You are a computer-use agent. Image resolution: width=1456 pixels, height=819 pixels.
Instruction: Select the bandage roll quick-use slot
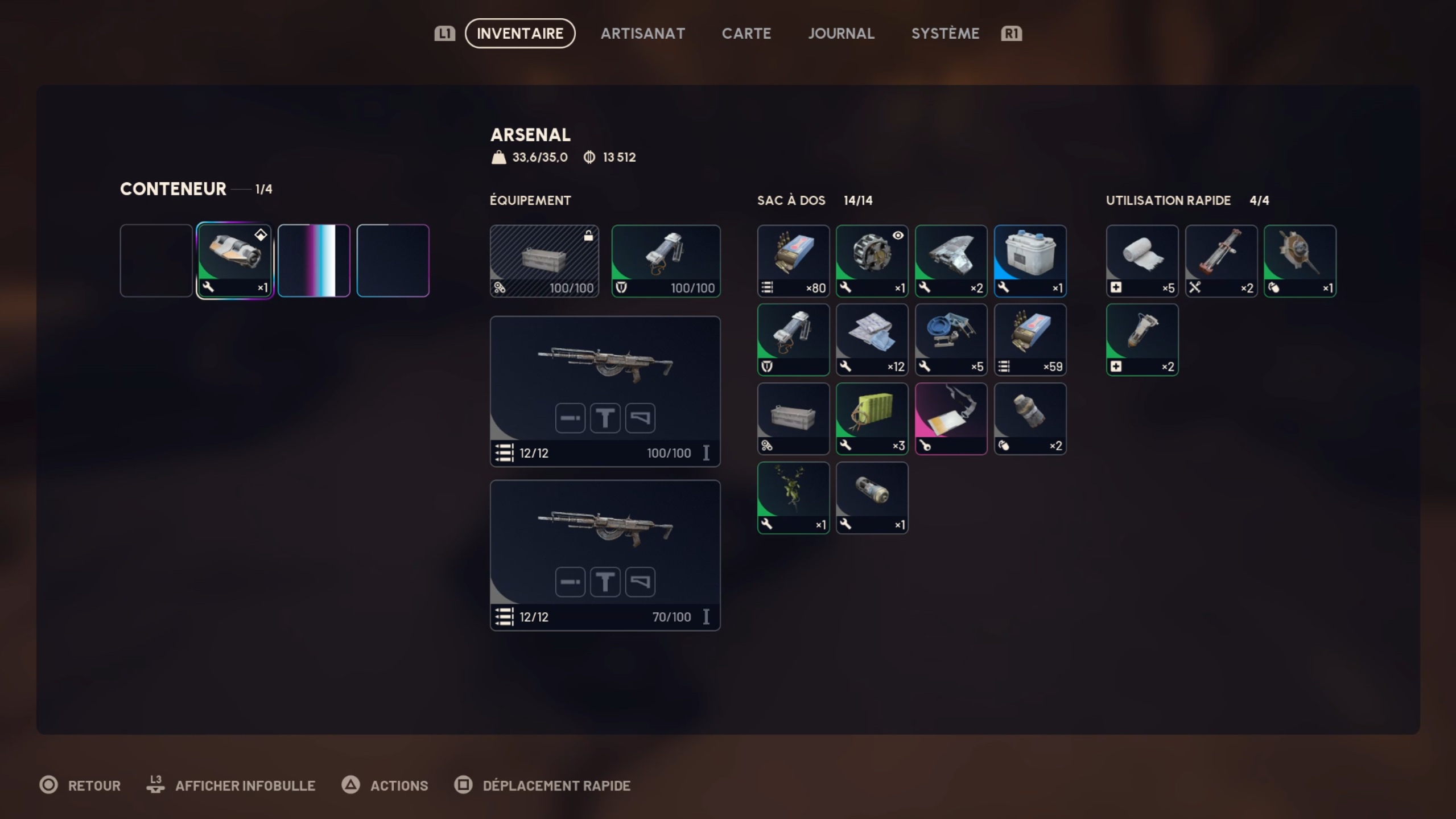[x=1142, y=261]
